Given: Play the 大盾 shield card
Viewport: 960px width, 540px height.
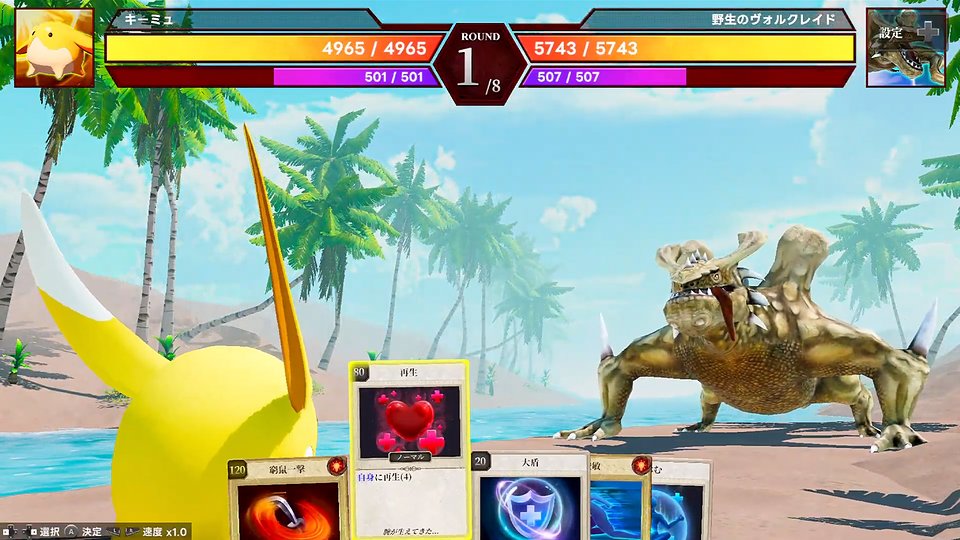Looking at the screenshot, I should click(528, 500).
